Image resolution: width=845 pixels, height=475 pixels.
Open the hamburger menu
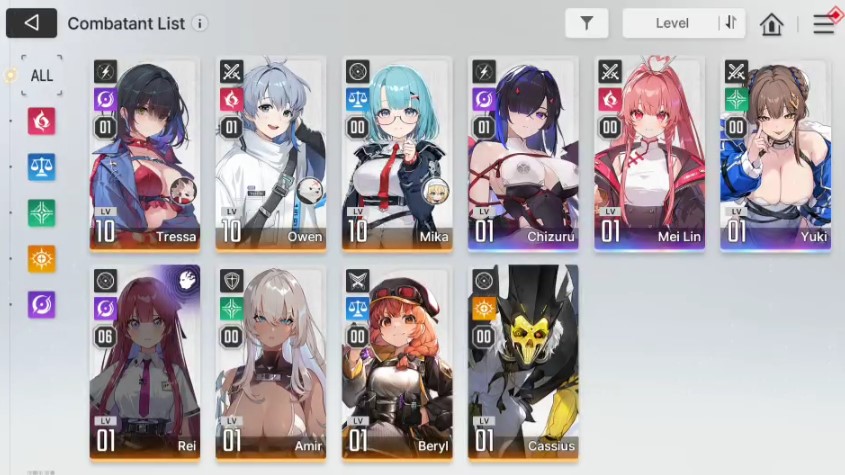(823, 24)
